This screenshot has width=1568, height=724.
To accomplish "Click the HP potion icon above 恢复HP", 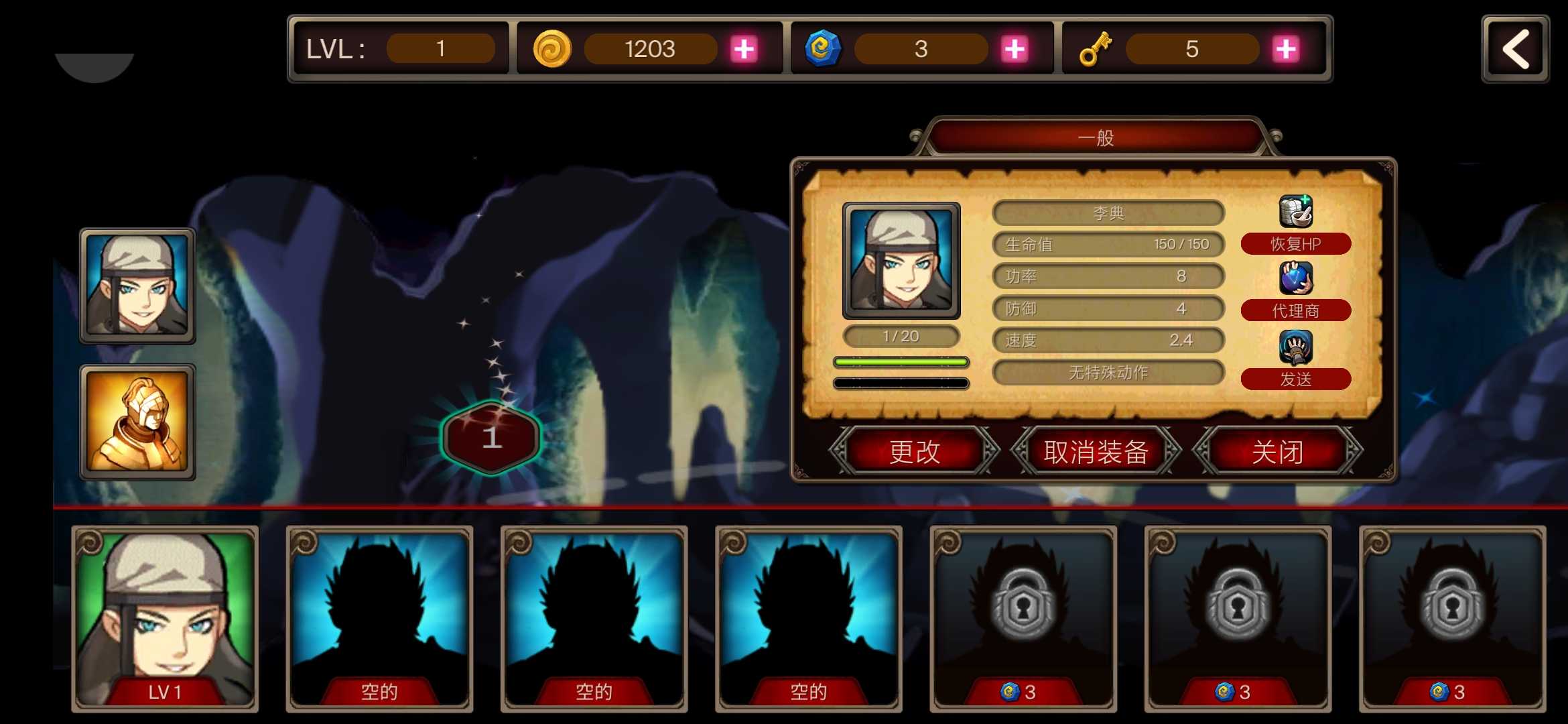I will click(1293, 210).
